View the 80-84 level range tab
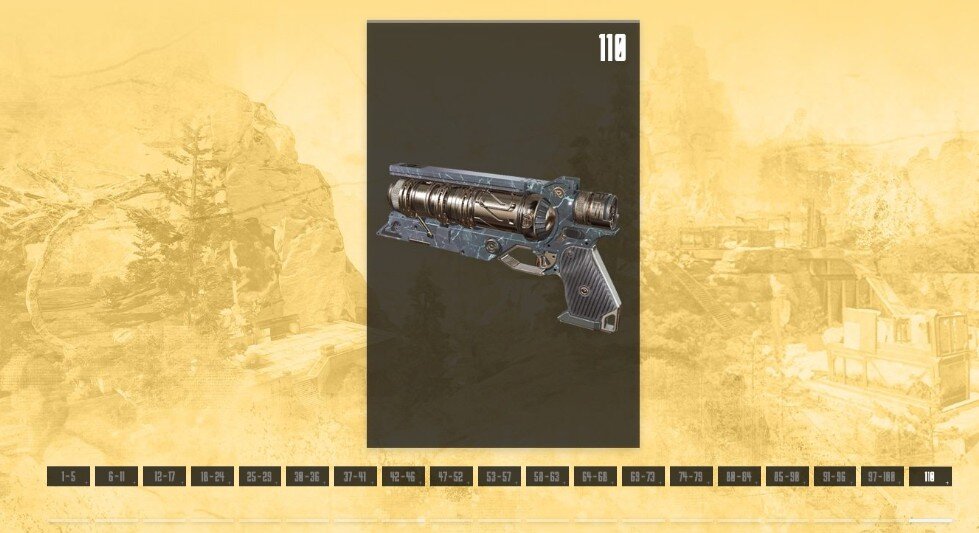Screen dimensions: 979x533 739,477
